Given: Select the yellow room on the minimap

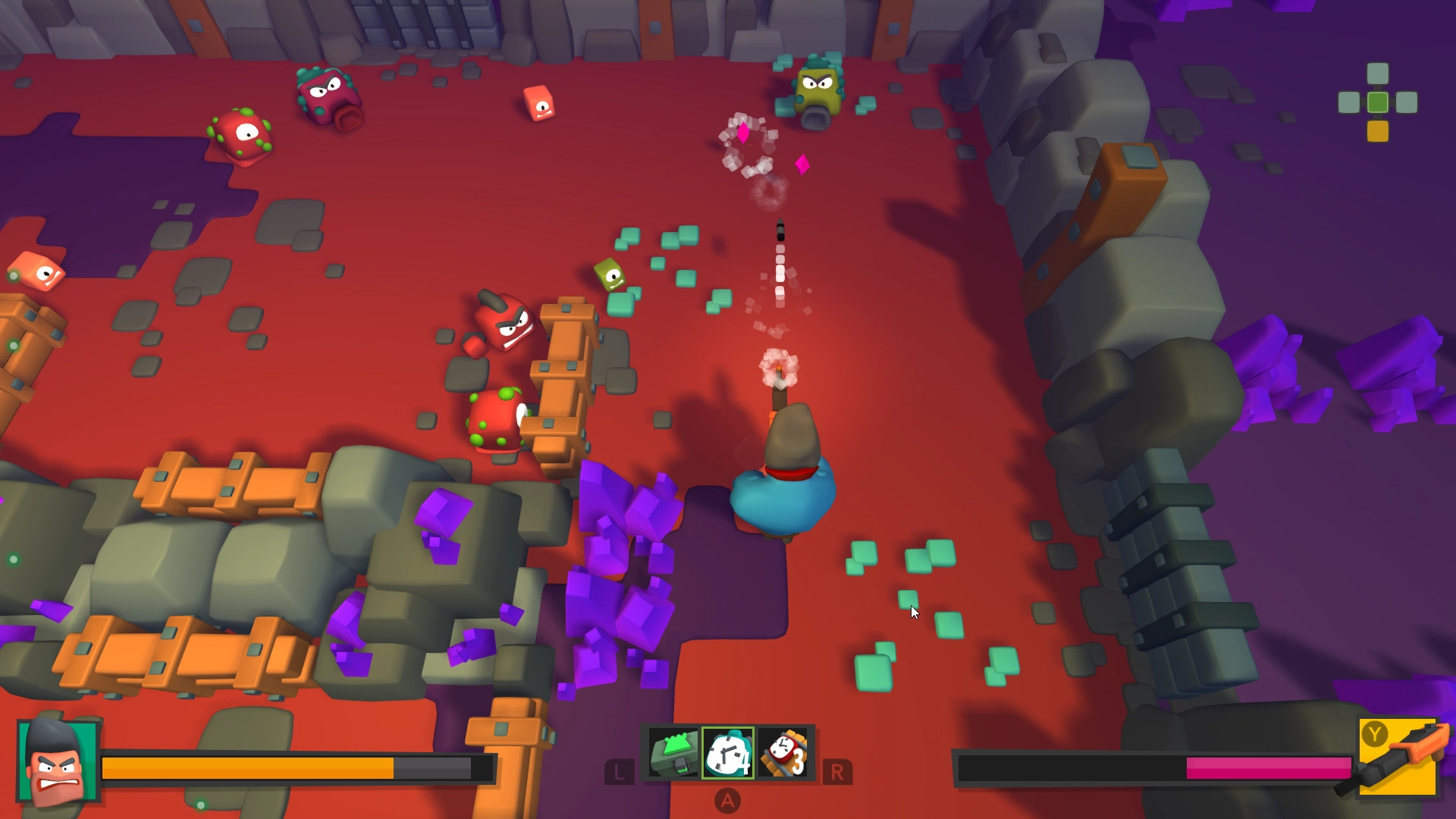Looking at the screenshot, I should click(x=1377, y=130).
